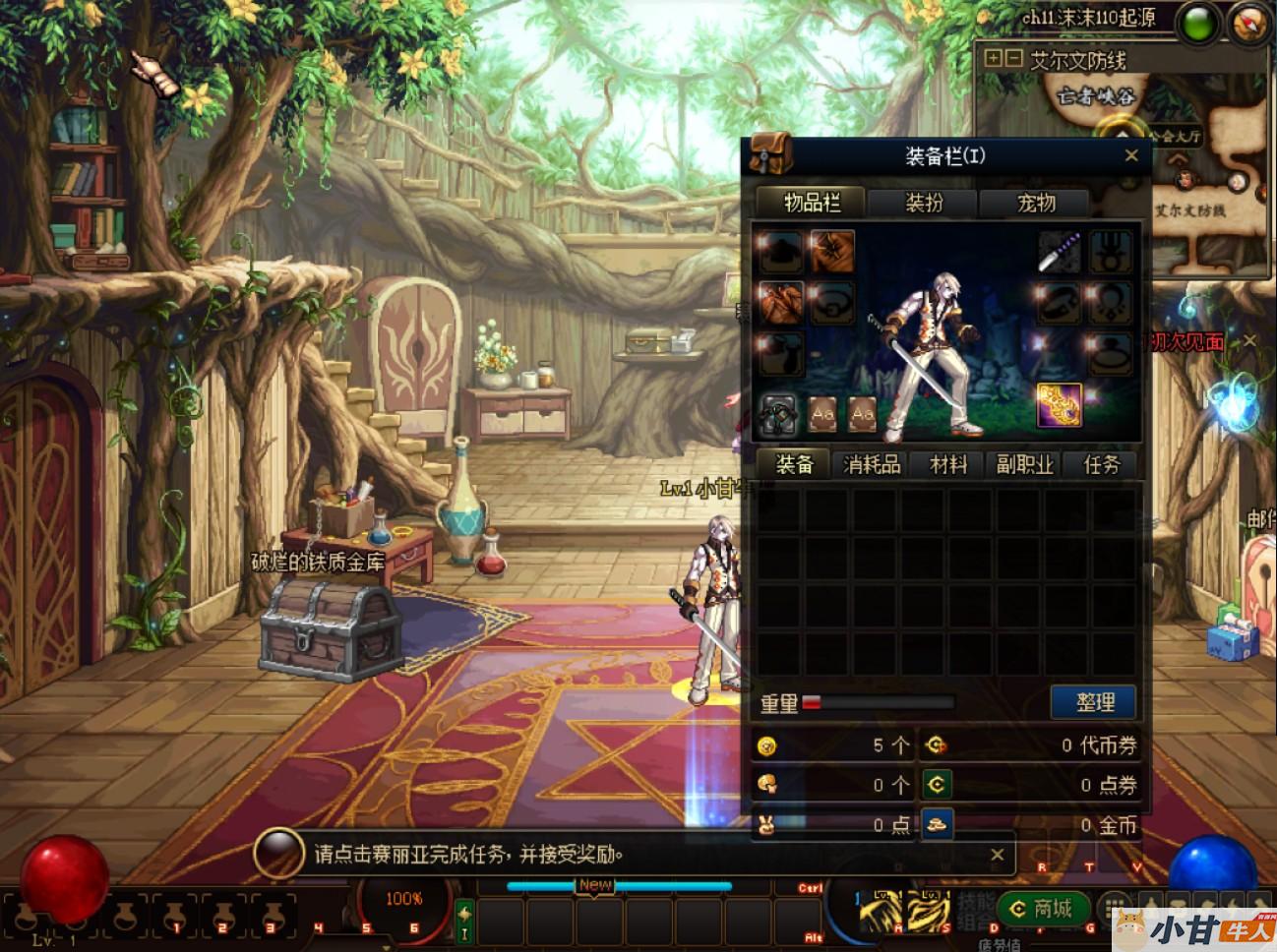This screenshot has height=952, width=1277.
Task: Click the green orb channel button
Action: click(x=1198, y=24)
